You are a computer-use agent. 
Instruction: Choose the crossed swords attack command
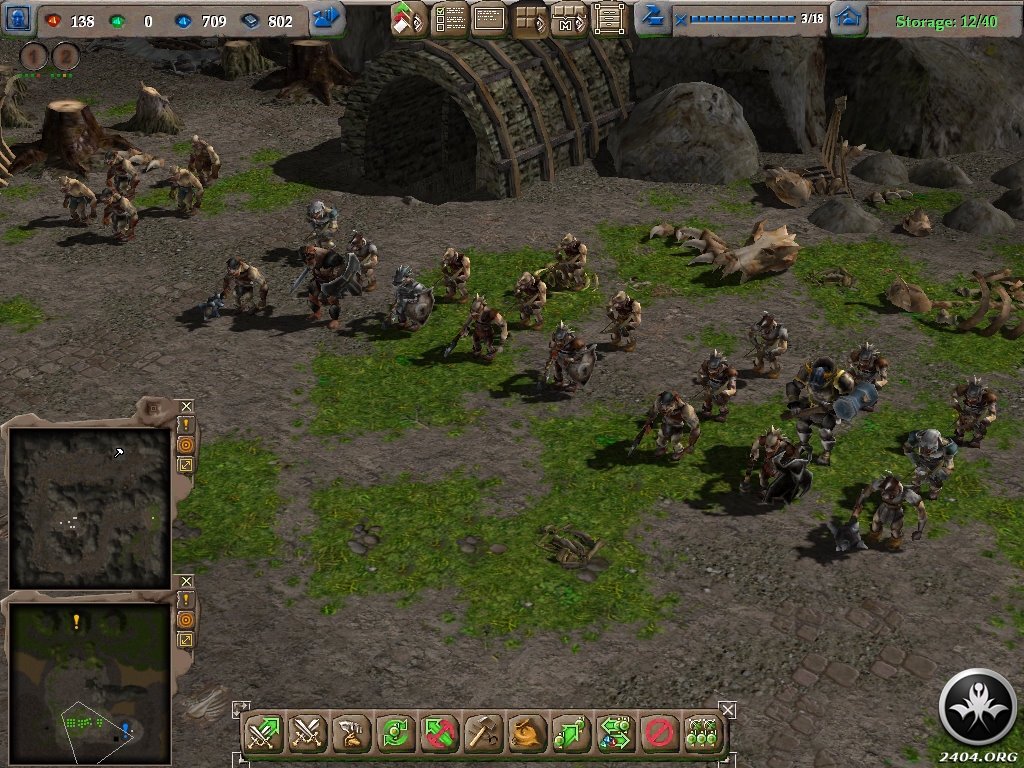pos(305,734)
